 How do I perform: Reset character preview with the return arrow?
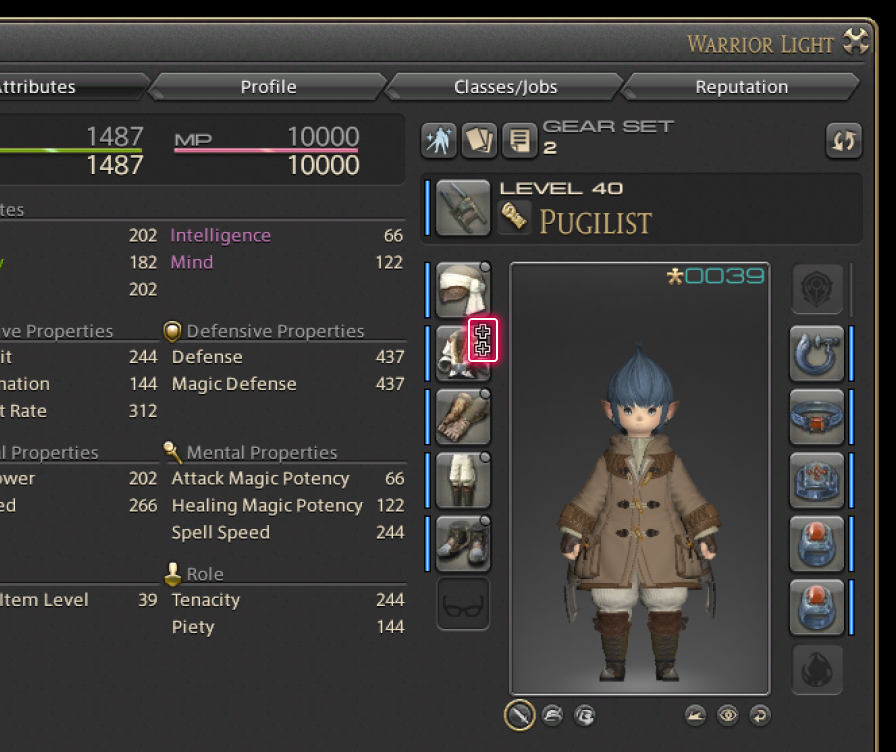click(x=759, y=715)
